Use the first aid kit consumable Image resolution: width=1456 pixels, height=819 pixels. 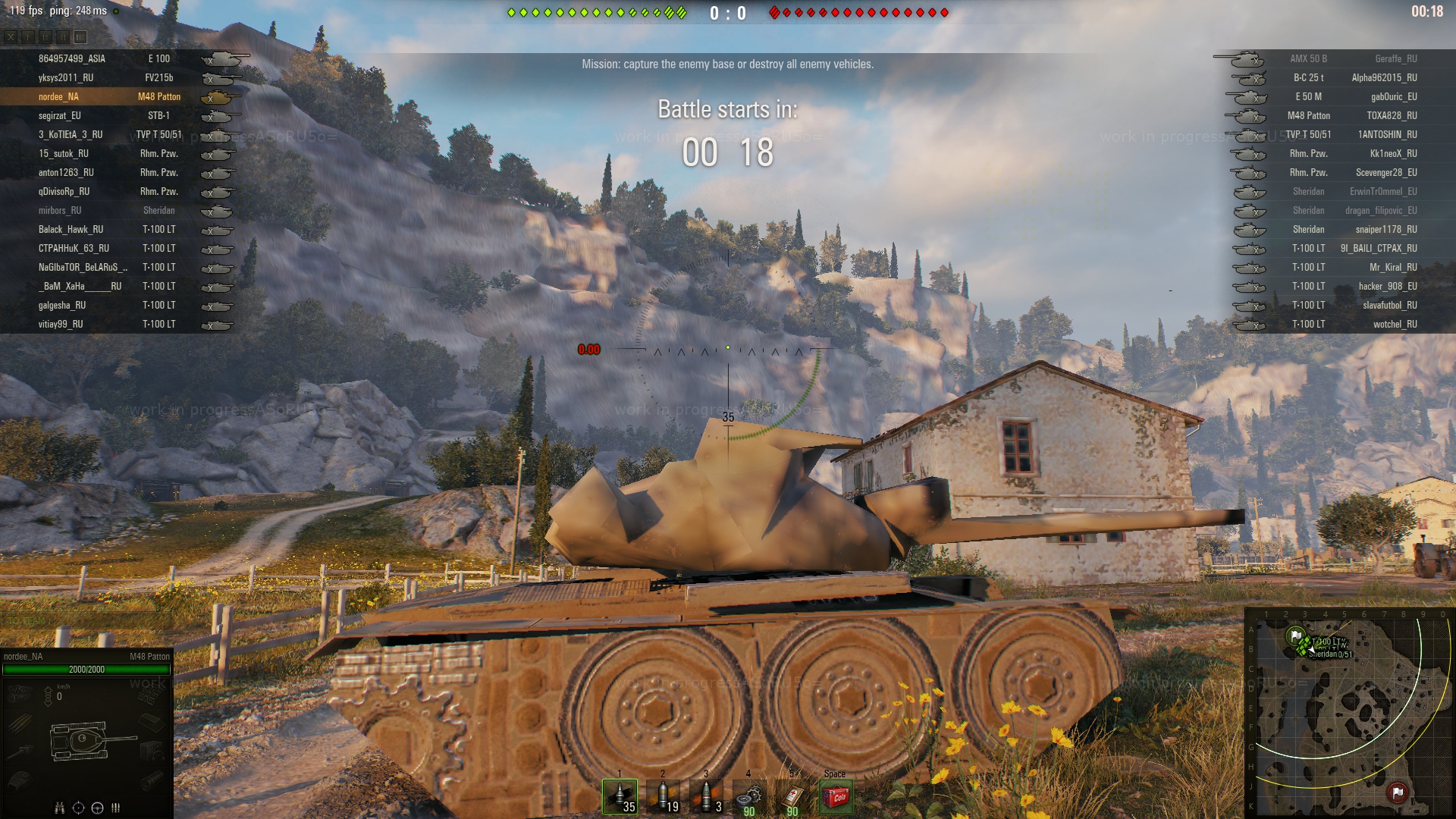click(x=792, y=796)
